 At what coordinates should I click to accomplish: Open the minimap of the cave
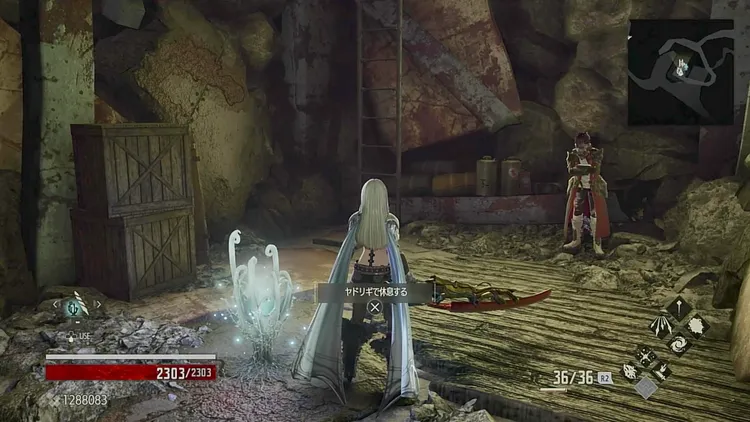coord(681,72)
